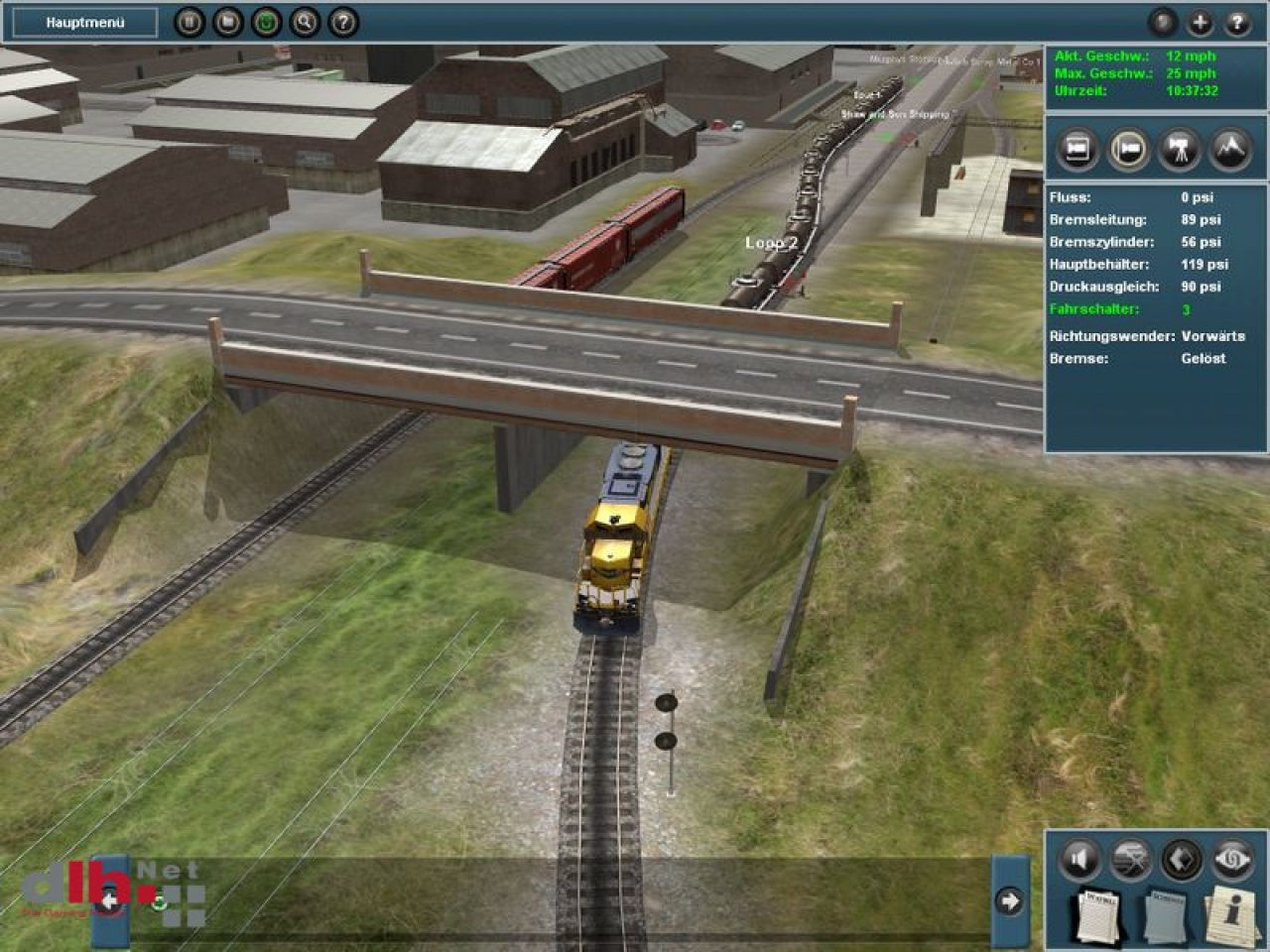Click the junction switch icon bottom right

click(1131, 859)
